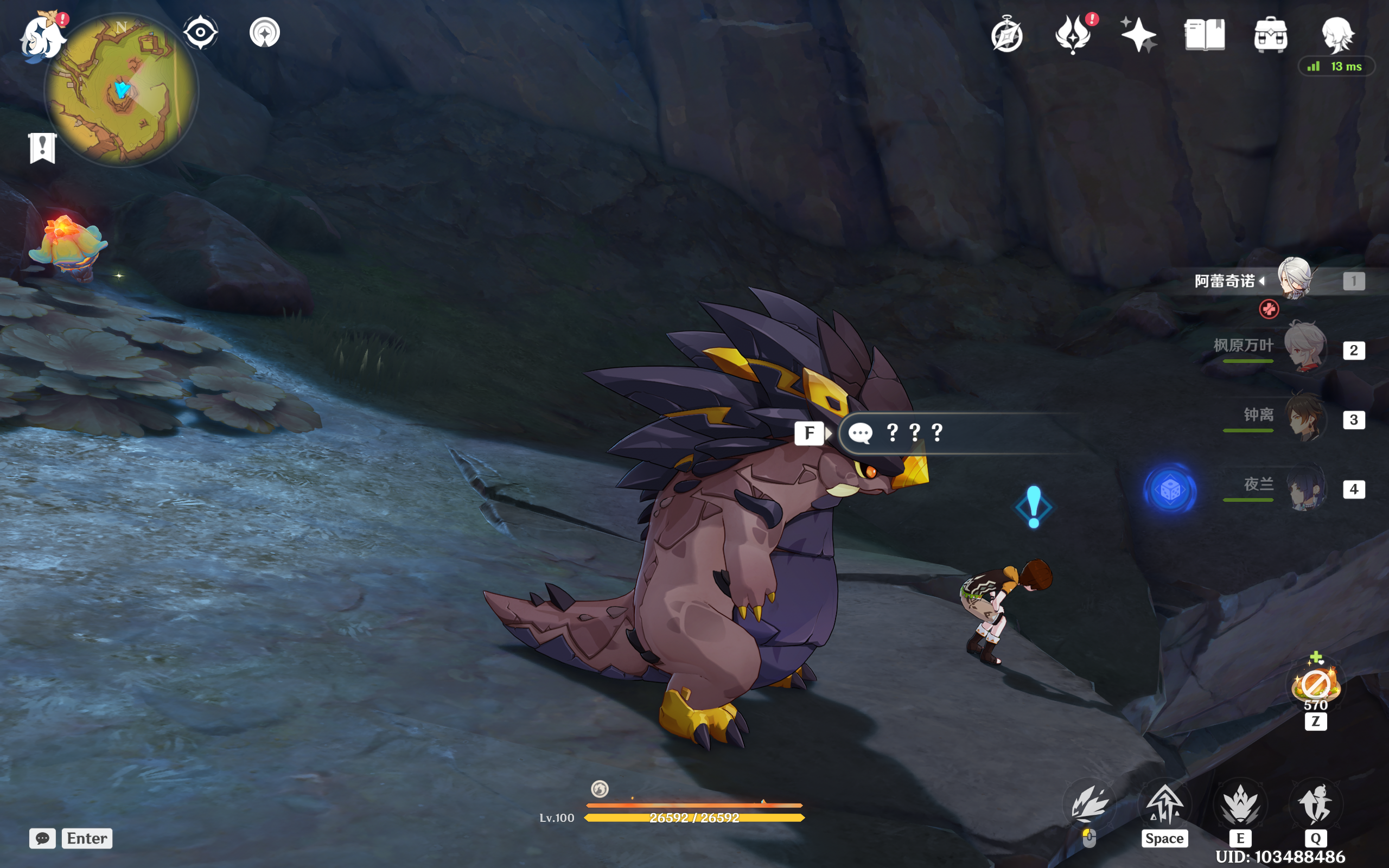
Task: Switch to party member 枫原万叶
Action: point(1304,348)
